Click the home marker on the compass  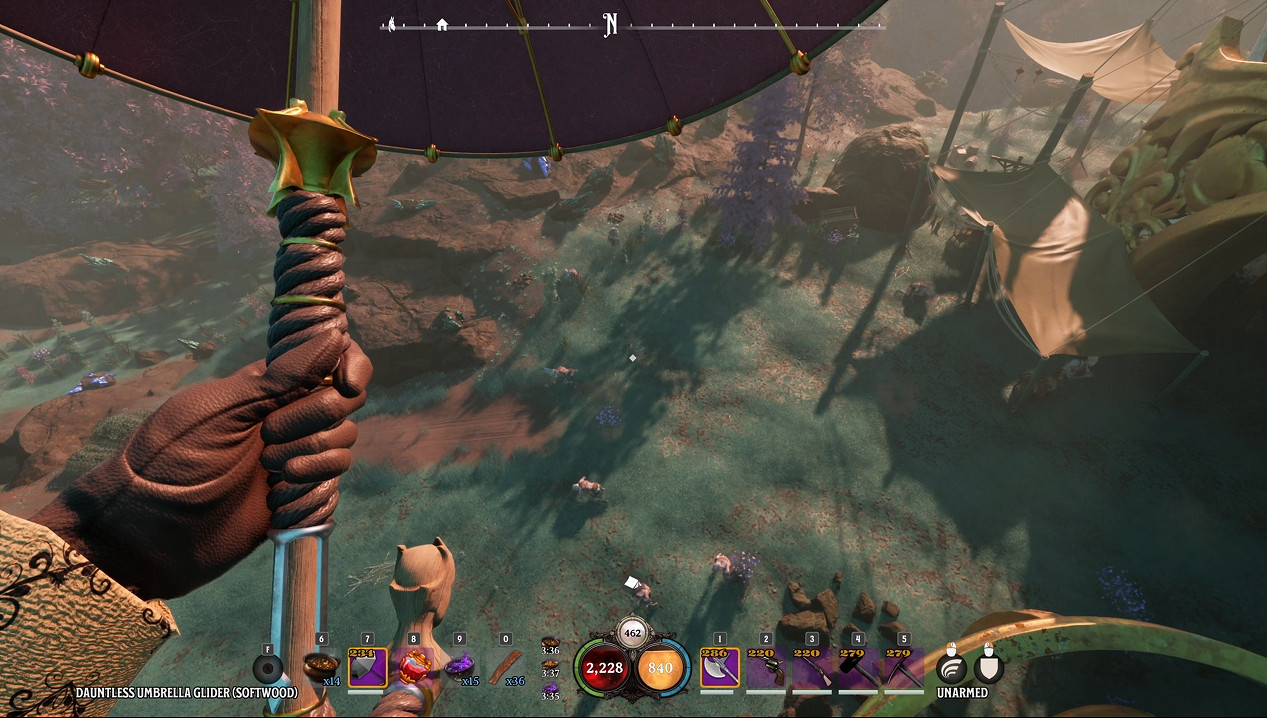(x=442, y=25)
